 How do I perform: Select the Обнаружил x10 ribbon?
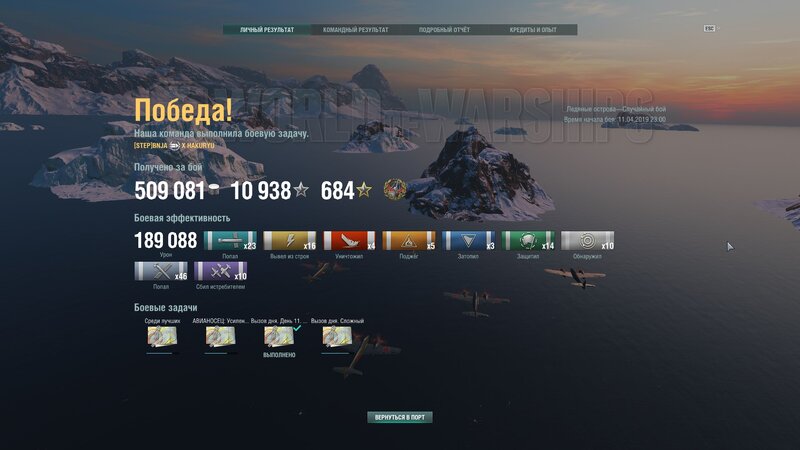tap(588, 241)
